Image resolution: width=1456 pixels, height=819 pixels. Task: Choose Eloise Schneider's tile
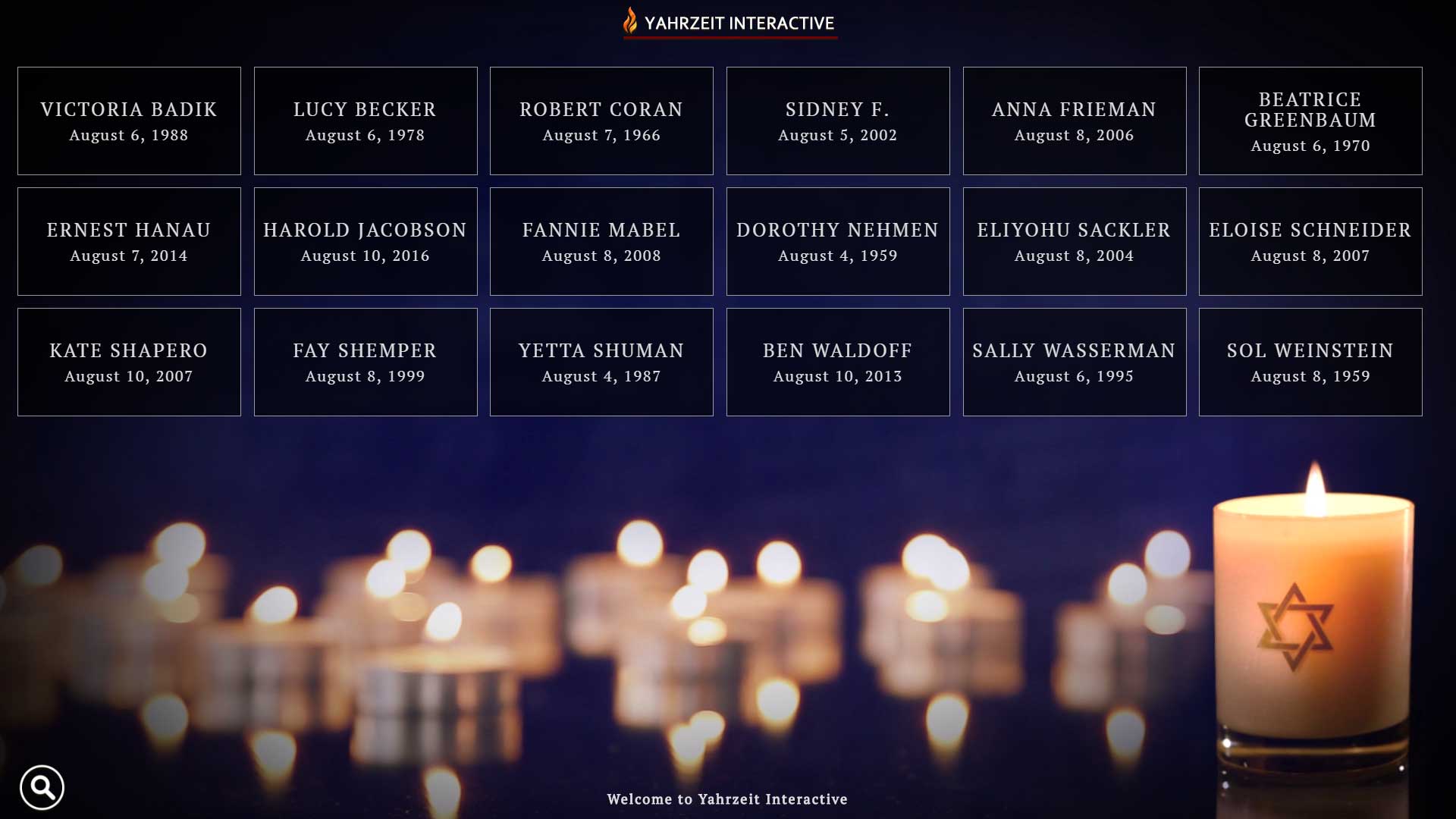pyautogui.click(x=1310, y=241)
